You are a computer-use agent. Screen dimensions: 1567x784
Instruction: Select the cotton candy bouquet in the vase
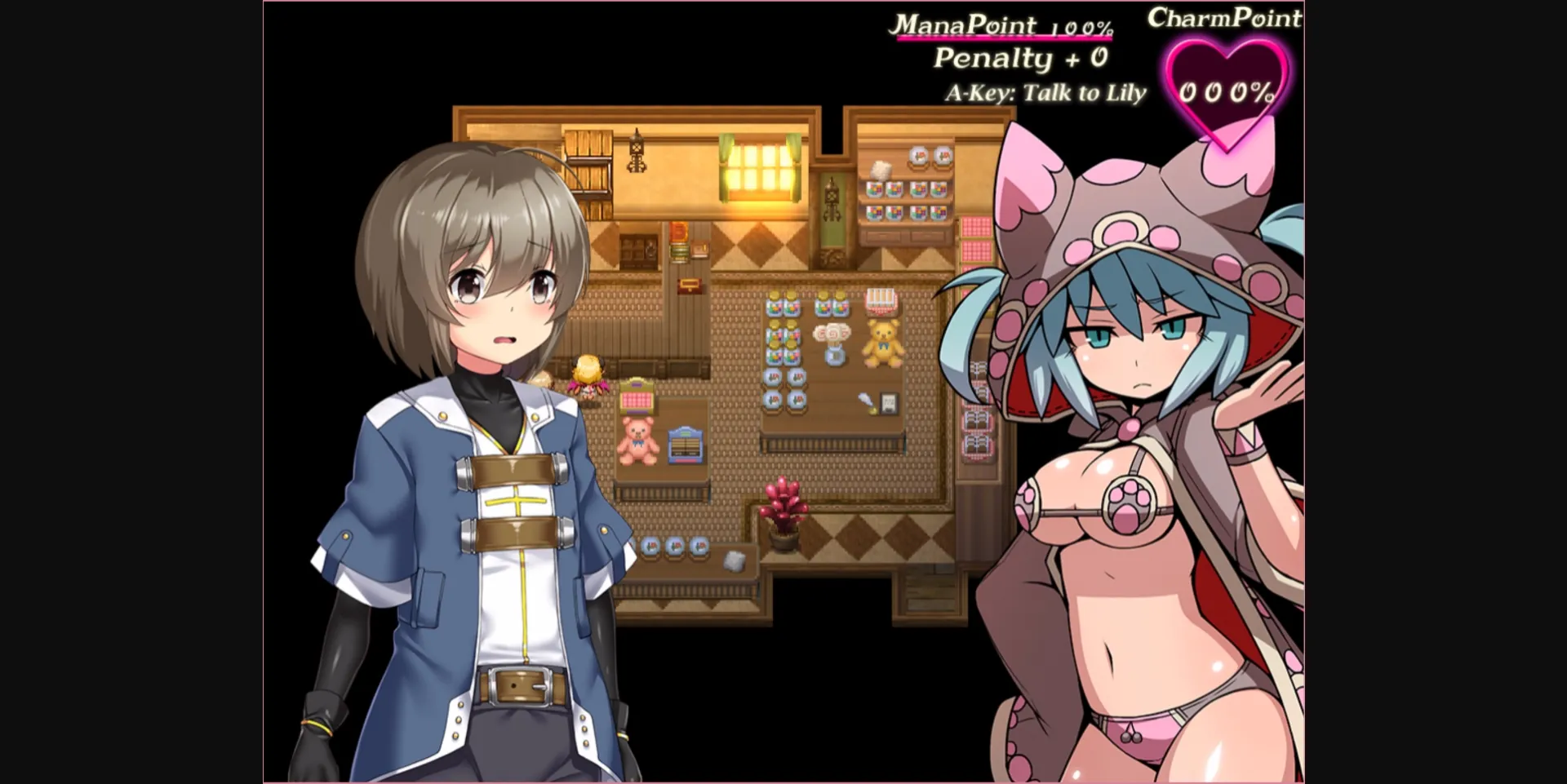click(x=833, y=342)
